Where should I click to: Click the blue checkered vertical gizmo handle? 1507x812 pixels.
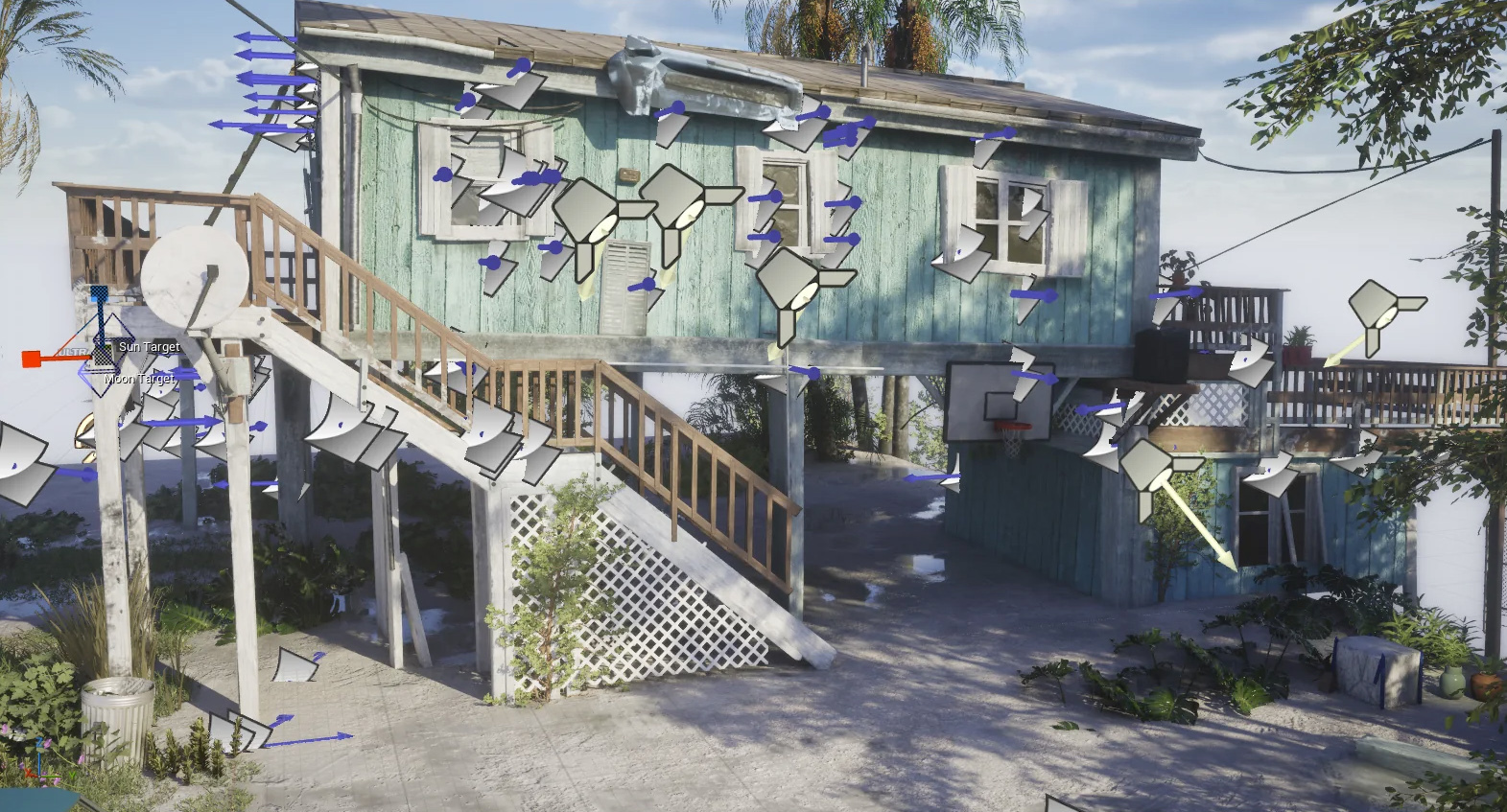[x=100, y=294]
